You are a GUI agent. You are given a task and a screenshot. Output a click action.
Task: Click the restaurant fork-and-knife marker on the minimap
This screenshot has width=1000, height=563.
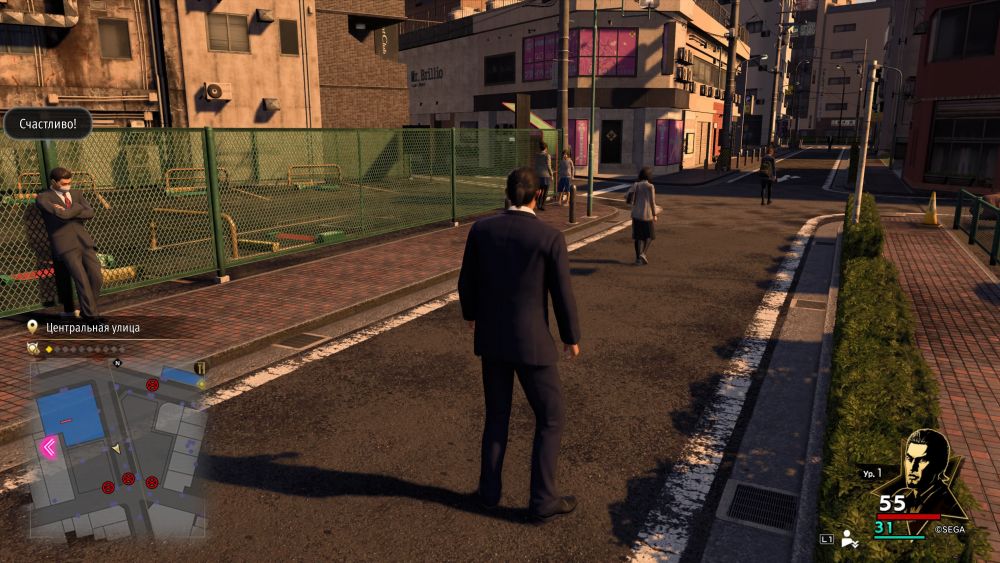click(x=200, y=368)
